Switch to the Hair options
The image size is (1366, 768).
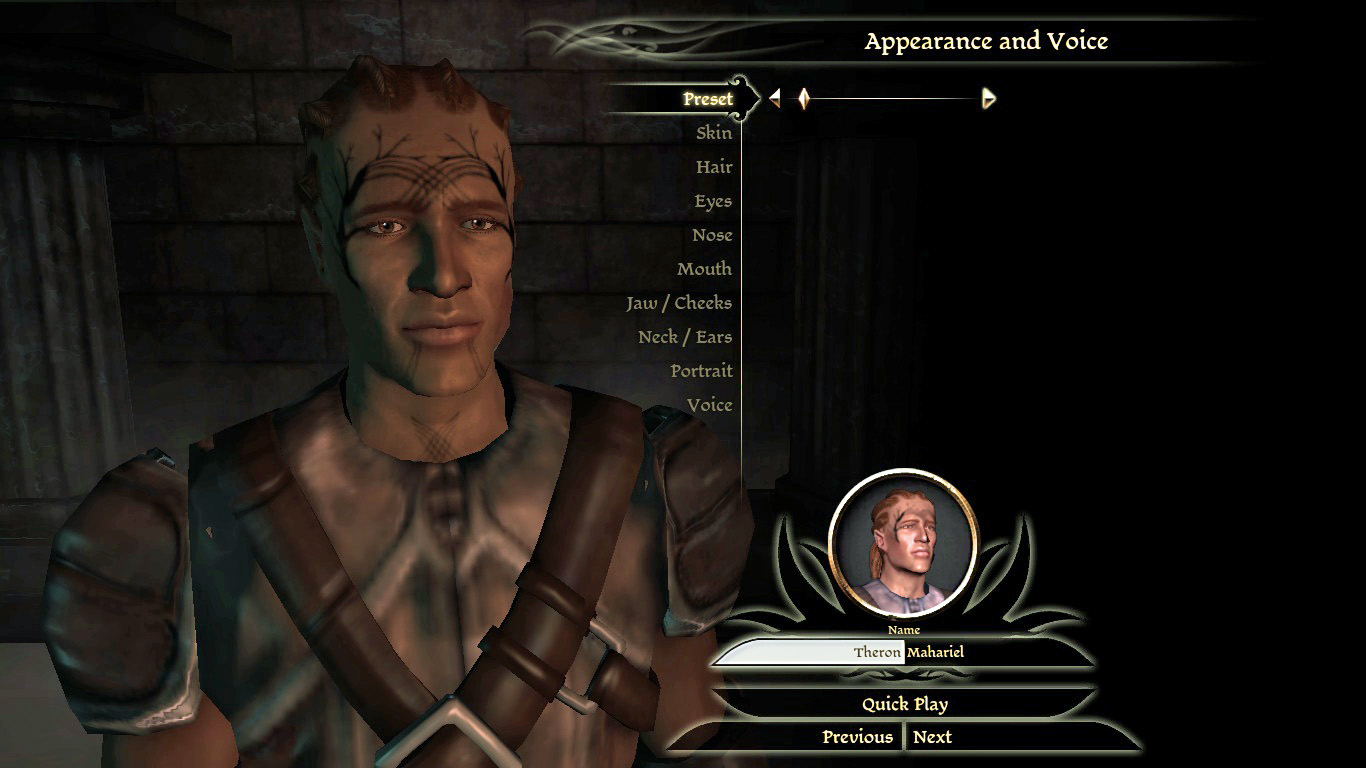tap(714, 167)
